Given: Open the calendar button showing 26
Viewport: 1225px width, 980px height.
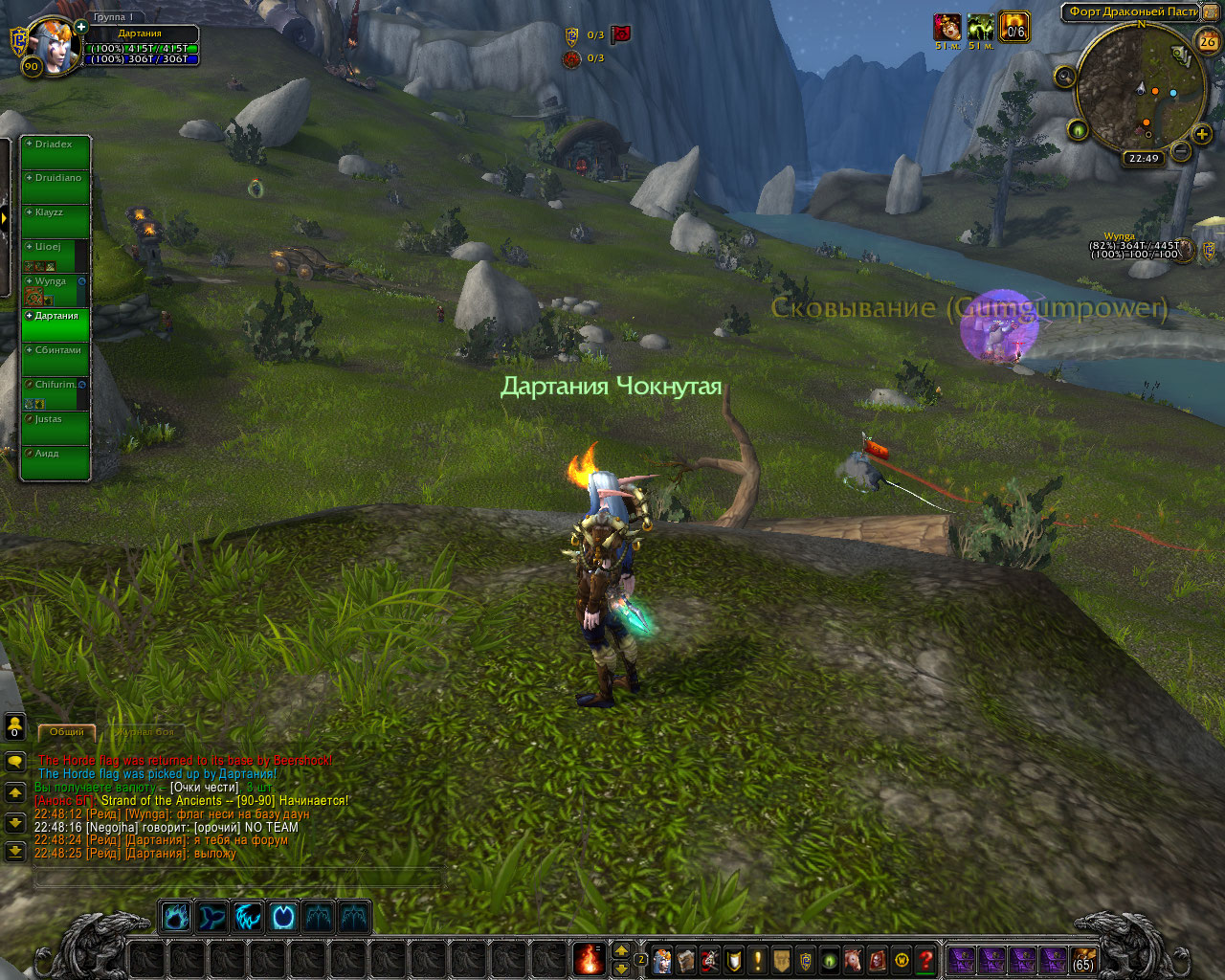Looking at the screenshot, I should (x=1208, y=41).
